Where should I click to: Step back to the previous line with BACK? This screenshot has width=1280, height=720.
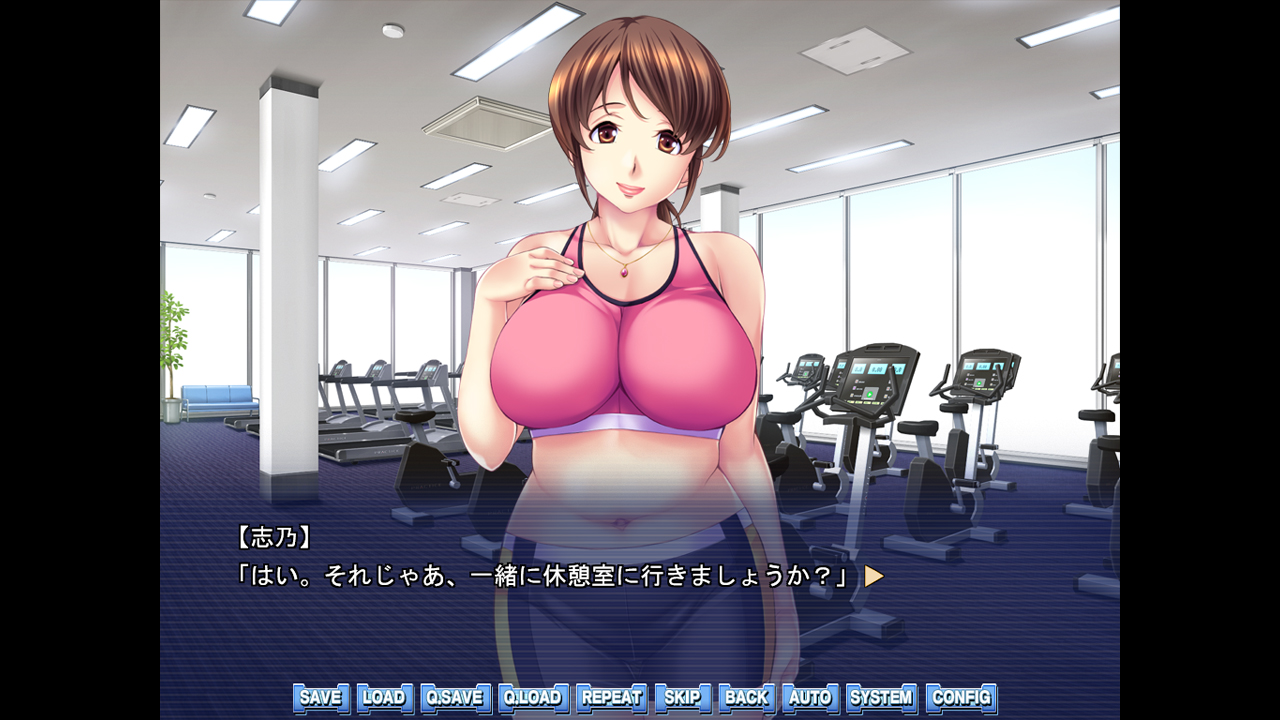[748, 697]
